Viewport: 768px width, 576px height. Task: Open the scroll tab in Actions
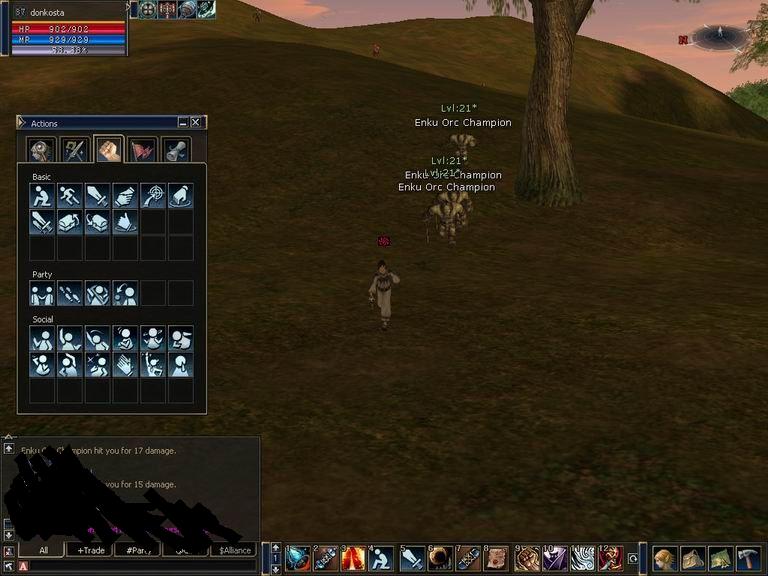point(175,150)
